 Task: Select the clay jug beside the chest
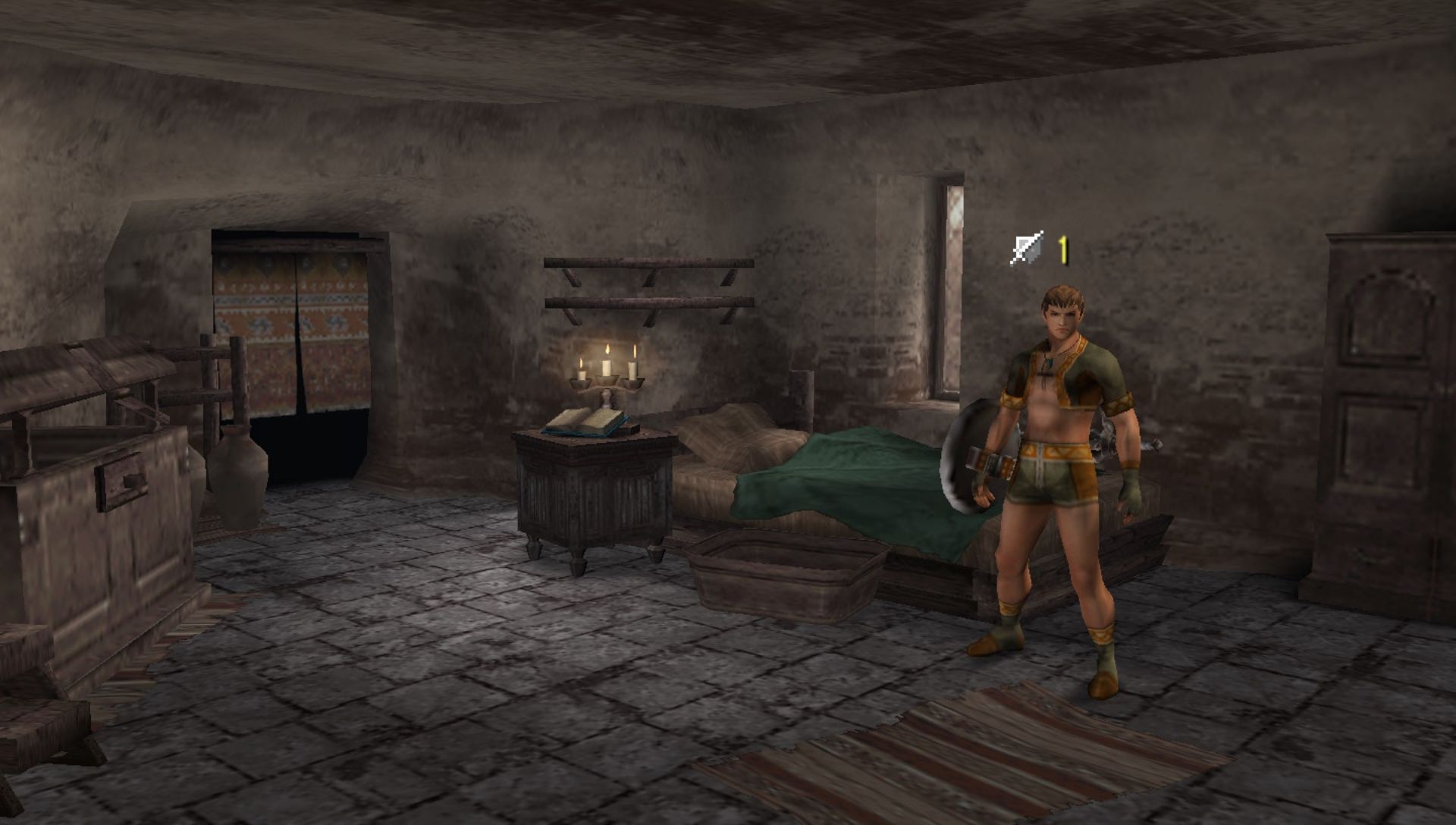[239, 474]
